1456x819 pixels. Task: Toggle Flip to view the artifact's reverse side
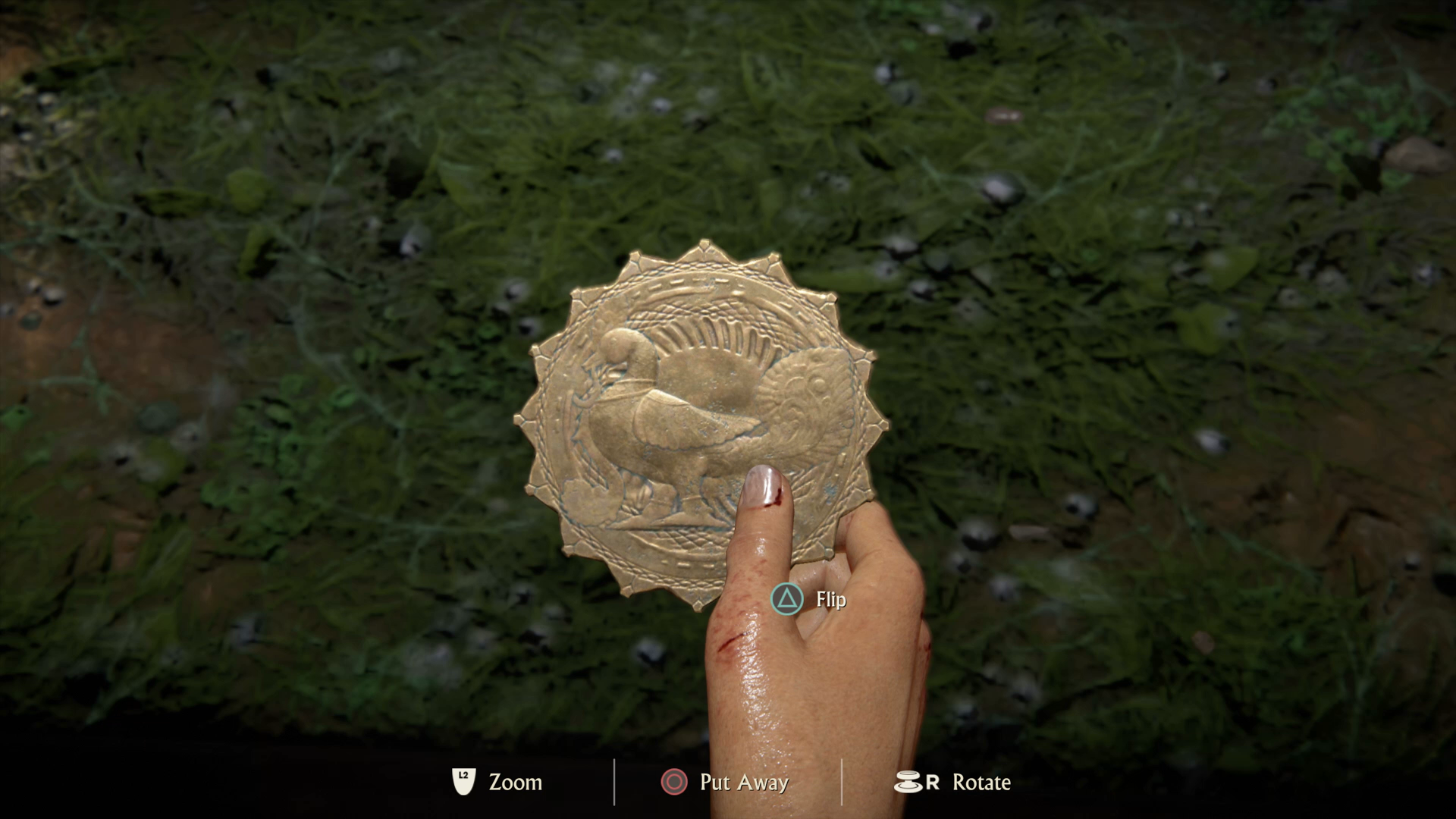click(x=787, y=599)
